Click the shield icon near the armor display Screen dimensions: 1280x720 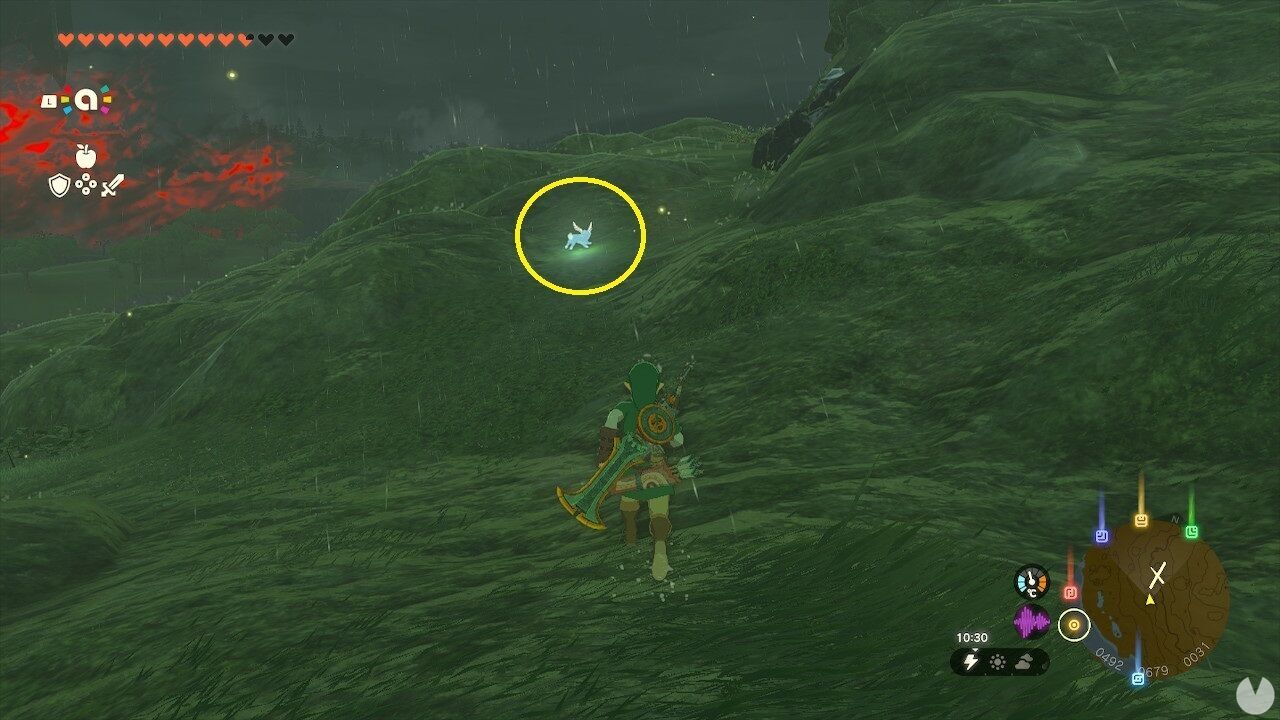[x=59, y=185]
